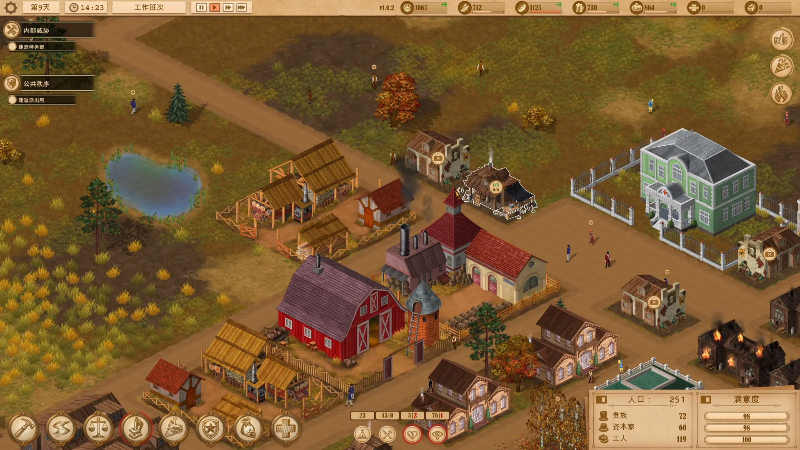Open the locomotive train menu
This screenshot has height=450, width=800.
(x=173, y=428)
